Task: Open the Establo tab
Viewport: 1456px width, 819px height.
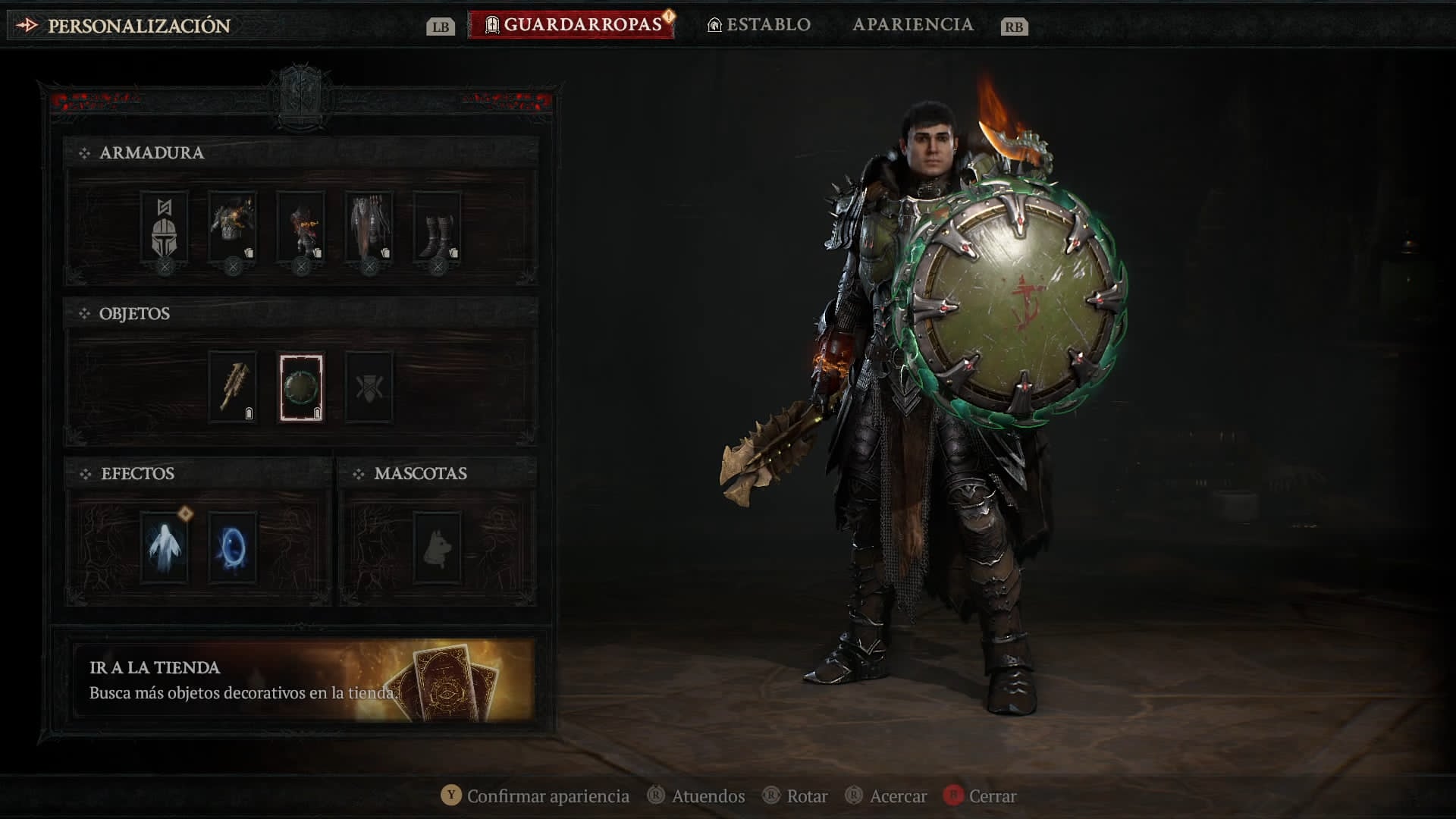Action: coord(759,25)
